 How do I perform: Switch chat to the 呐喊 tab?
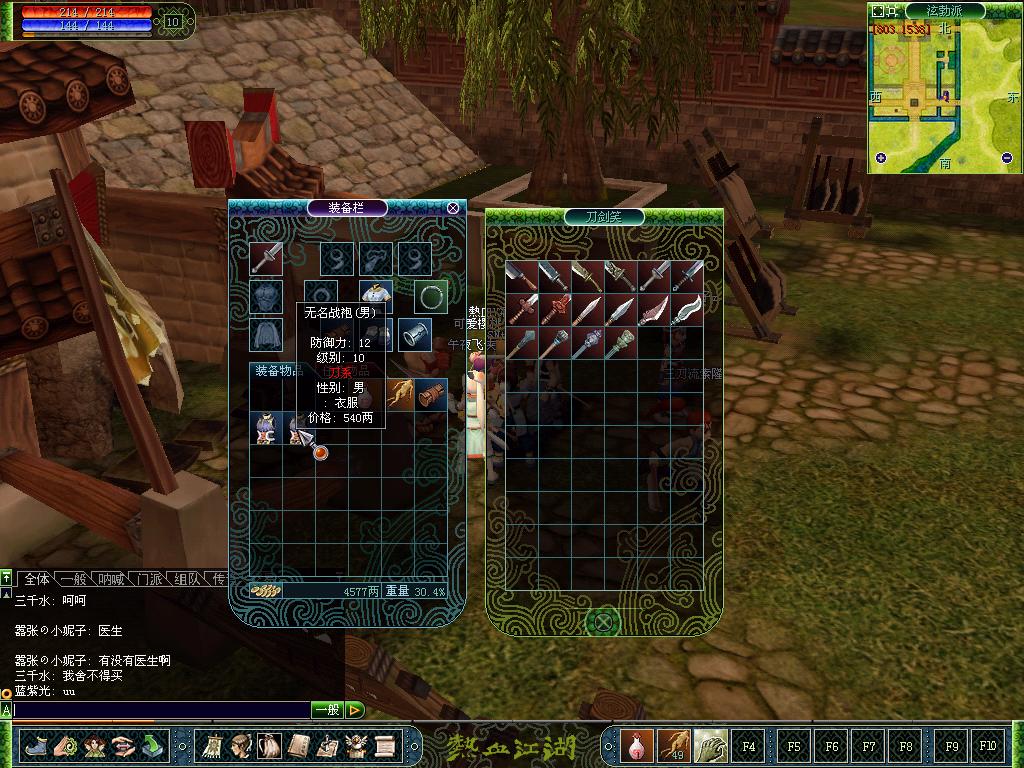click(110, 579)
